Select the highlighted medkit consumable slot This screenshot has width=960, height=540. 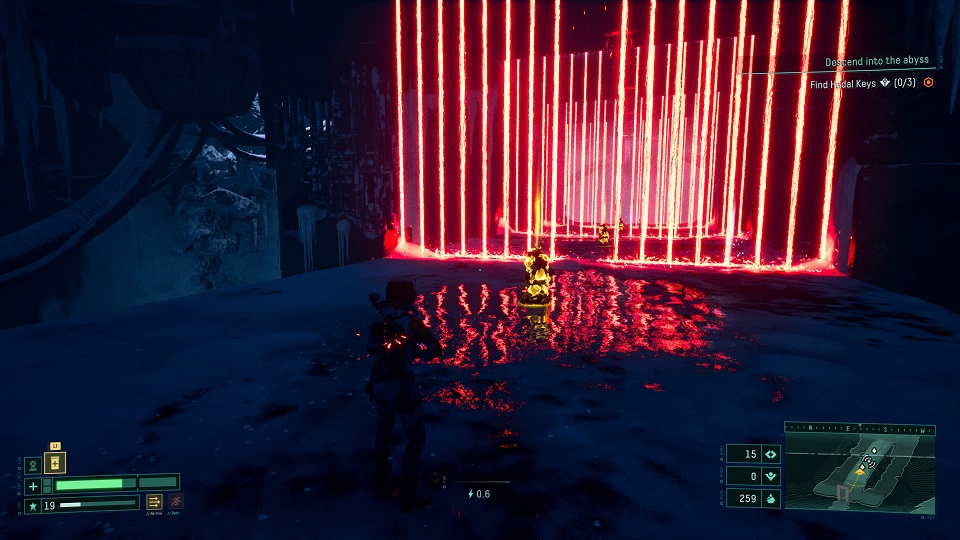pyautogui.click(x=56, y=462)
